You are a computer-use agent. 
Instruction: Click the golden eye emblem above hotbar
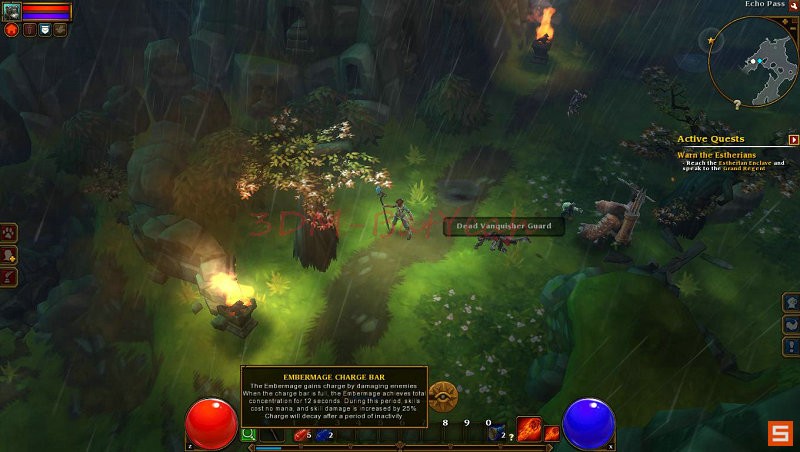(x=443, y=396)
